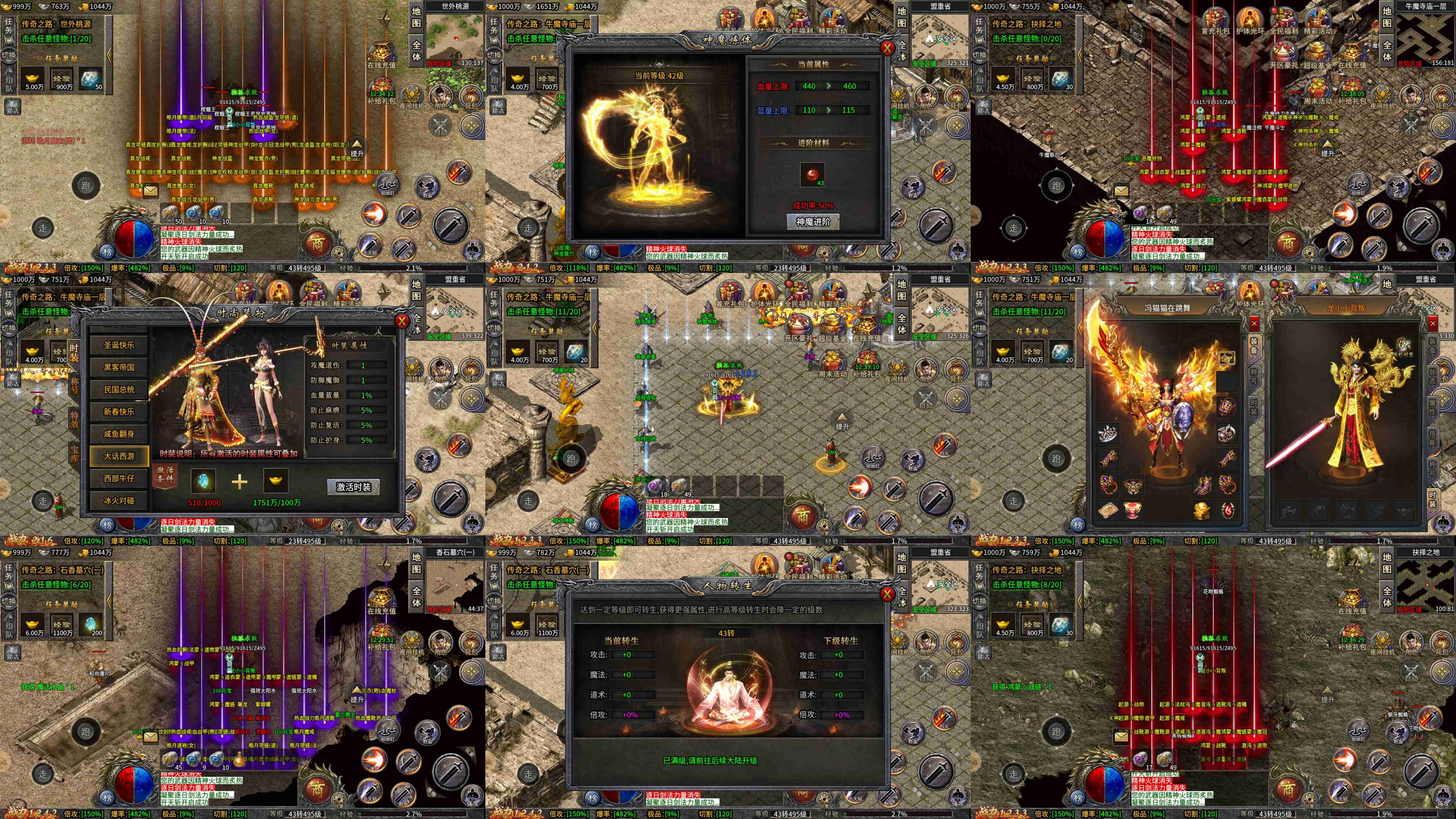Close the 人物转生 rebirth window
Screen dimensions: 1456x819
(887, 594)
